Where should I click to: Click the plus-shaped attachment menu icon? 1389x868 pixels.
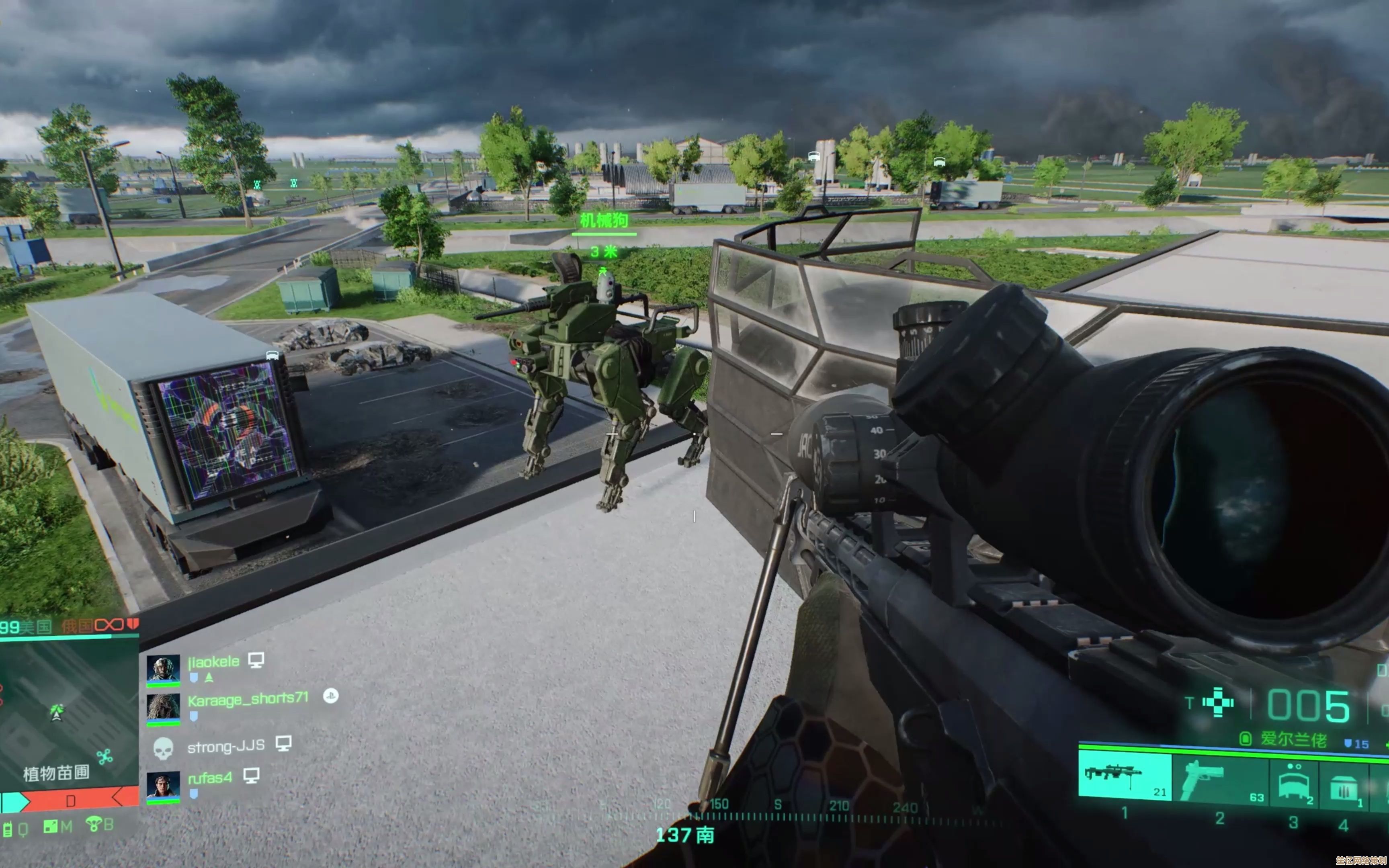[x=1217, y=703]
